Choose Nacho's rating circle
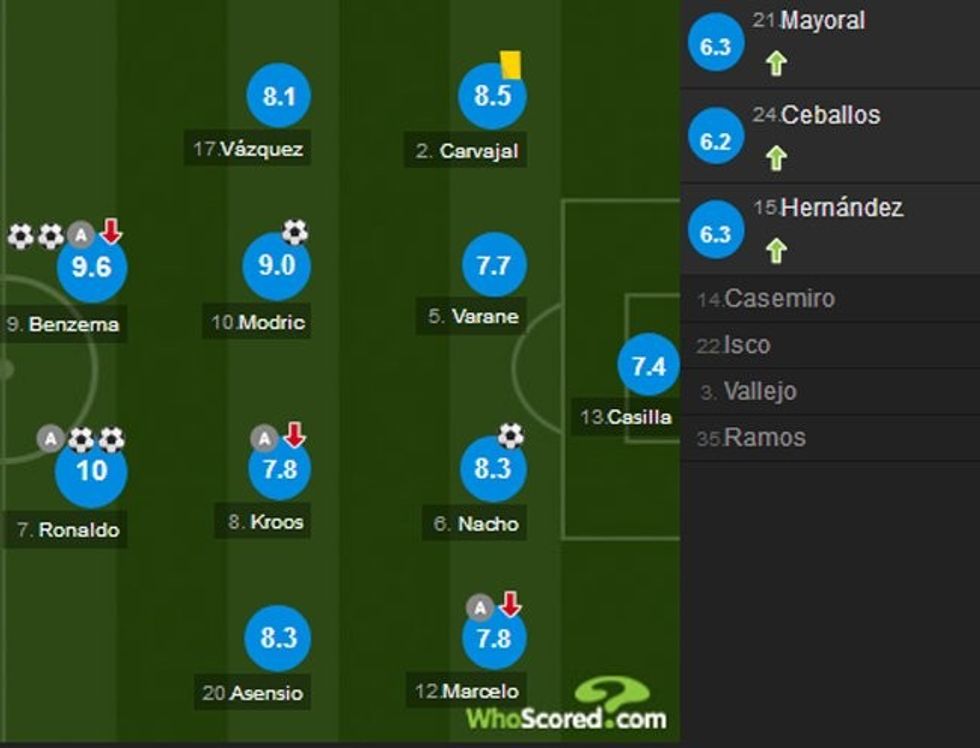 point(492,469)
